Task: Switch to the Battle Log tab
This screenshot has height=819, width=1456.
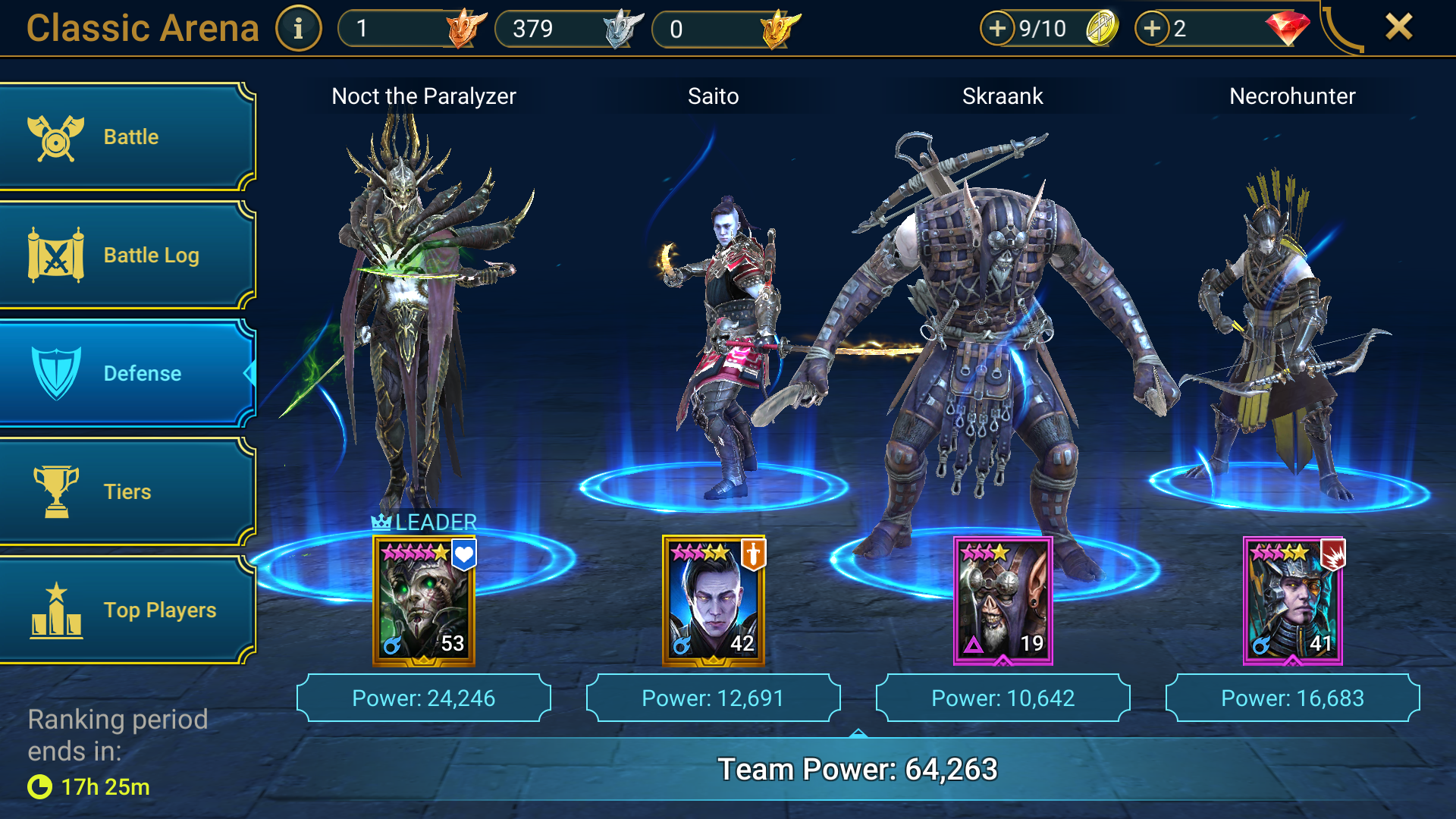Action: tap(127, 256)
